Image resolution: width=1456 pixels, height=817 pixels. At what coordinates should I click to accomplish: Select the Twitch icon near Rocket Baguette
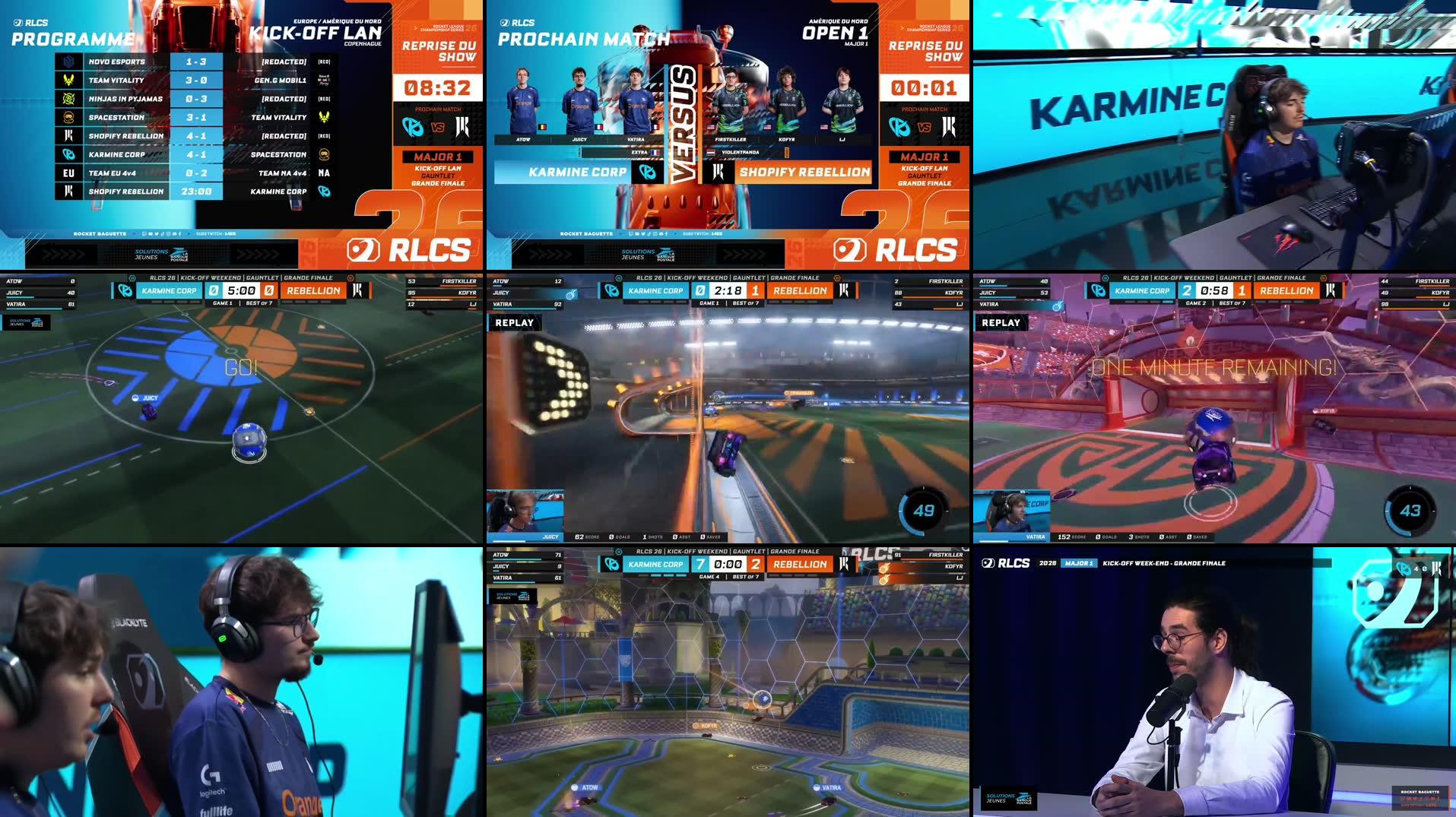click(x=144, y=234)
